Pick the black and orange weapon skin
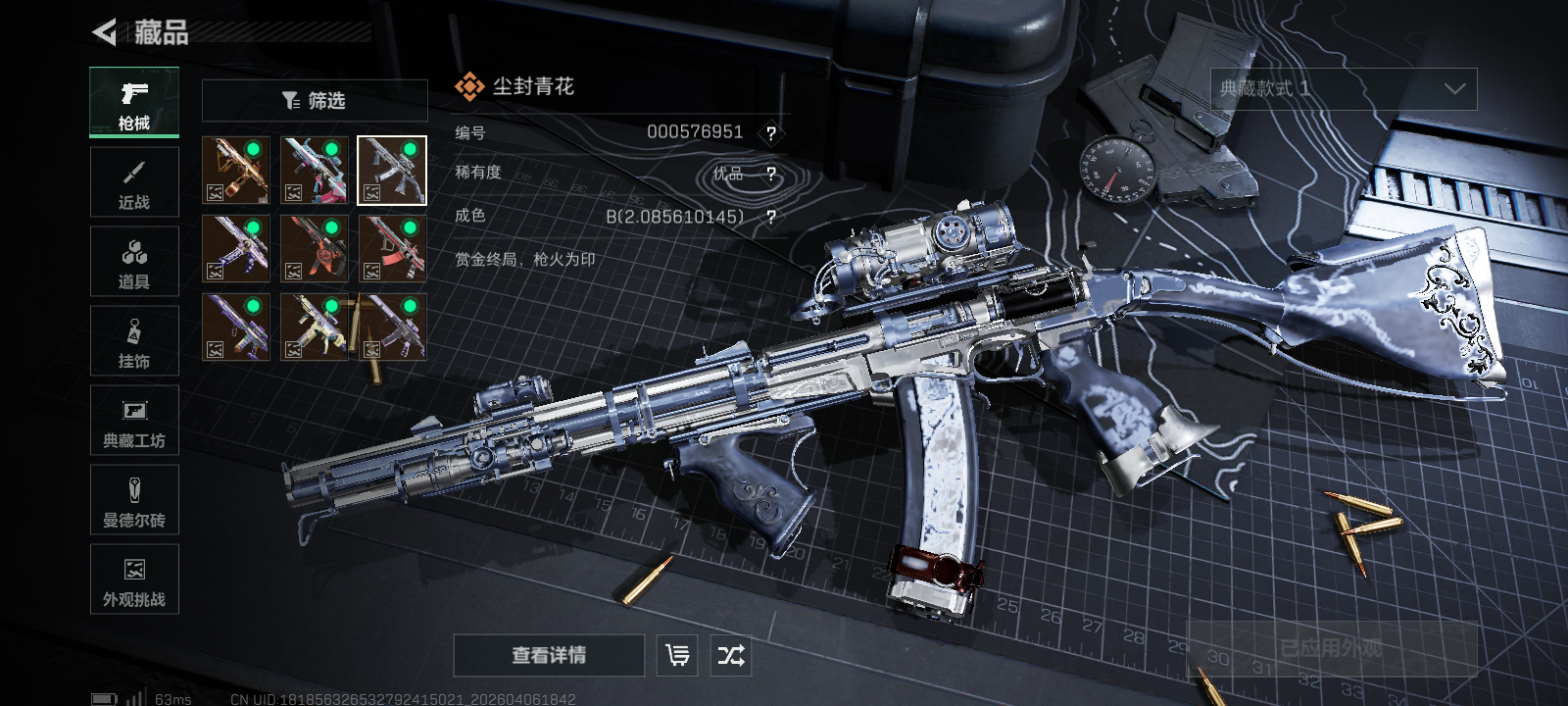This screenshot has height=706, width=1568. [x=314, y=249]
